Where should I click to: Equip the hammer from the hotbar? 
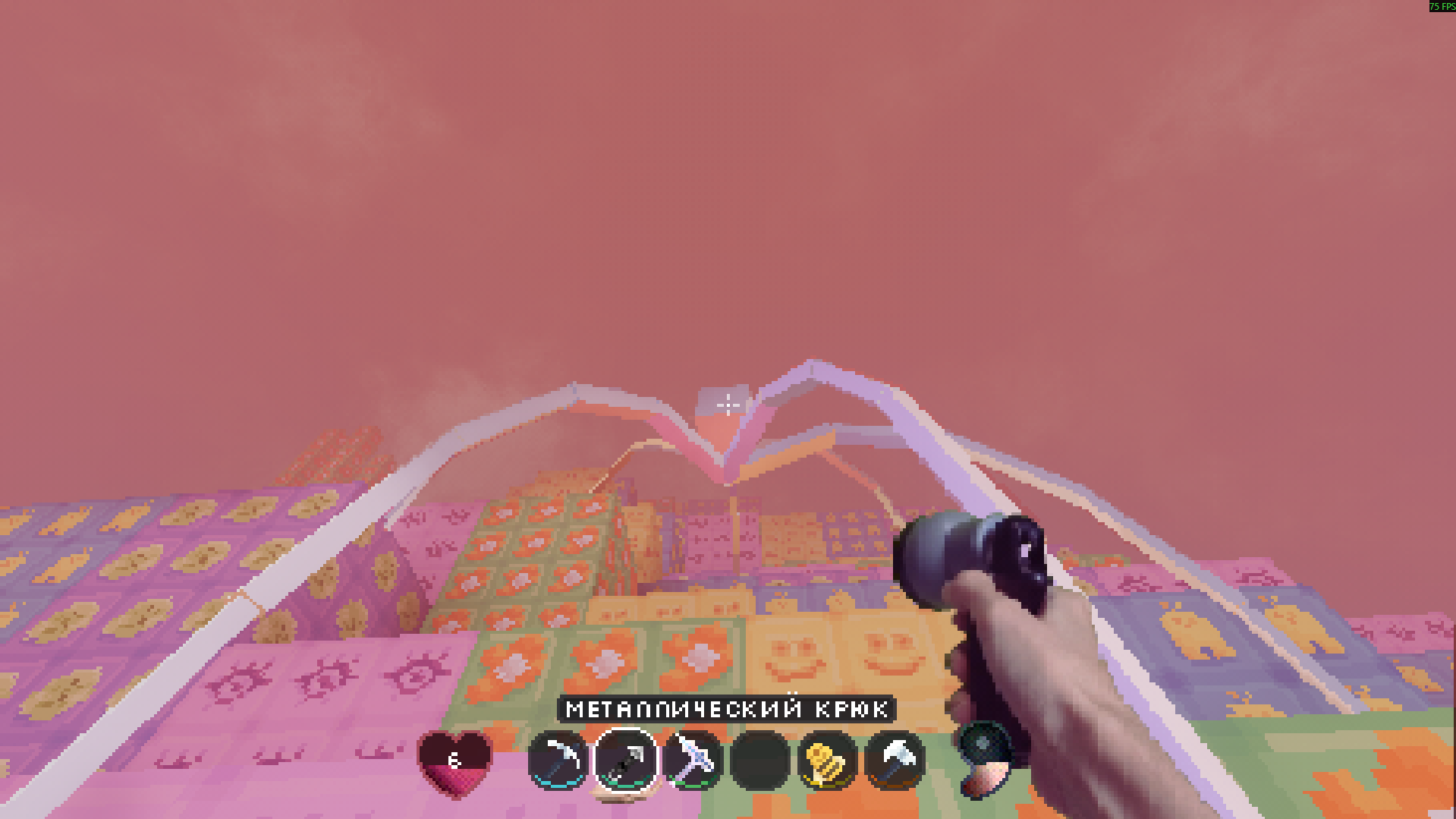tap(895, 760)
